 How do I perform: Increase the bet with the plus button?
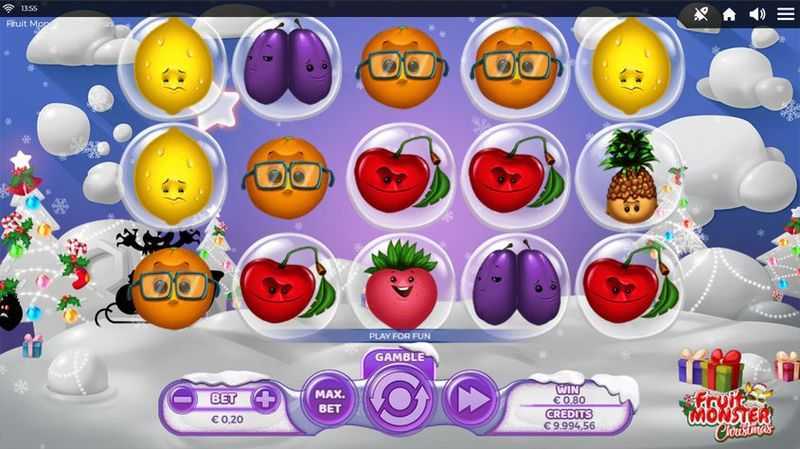pos(264,400)
